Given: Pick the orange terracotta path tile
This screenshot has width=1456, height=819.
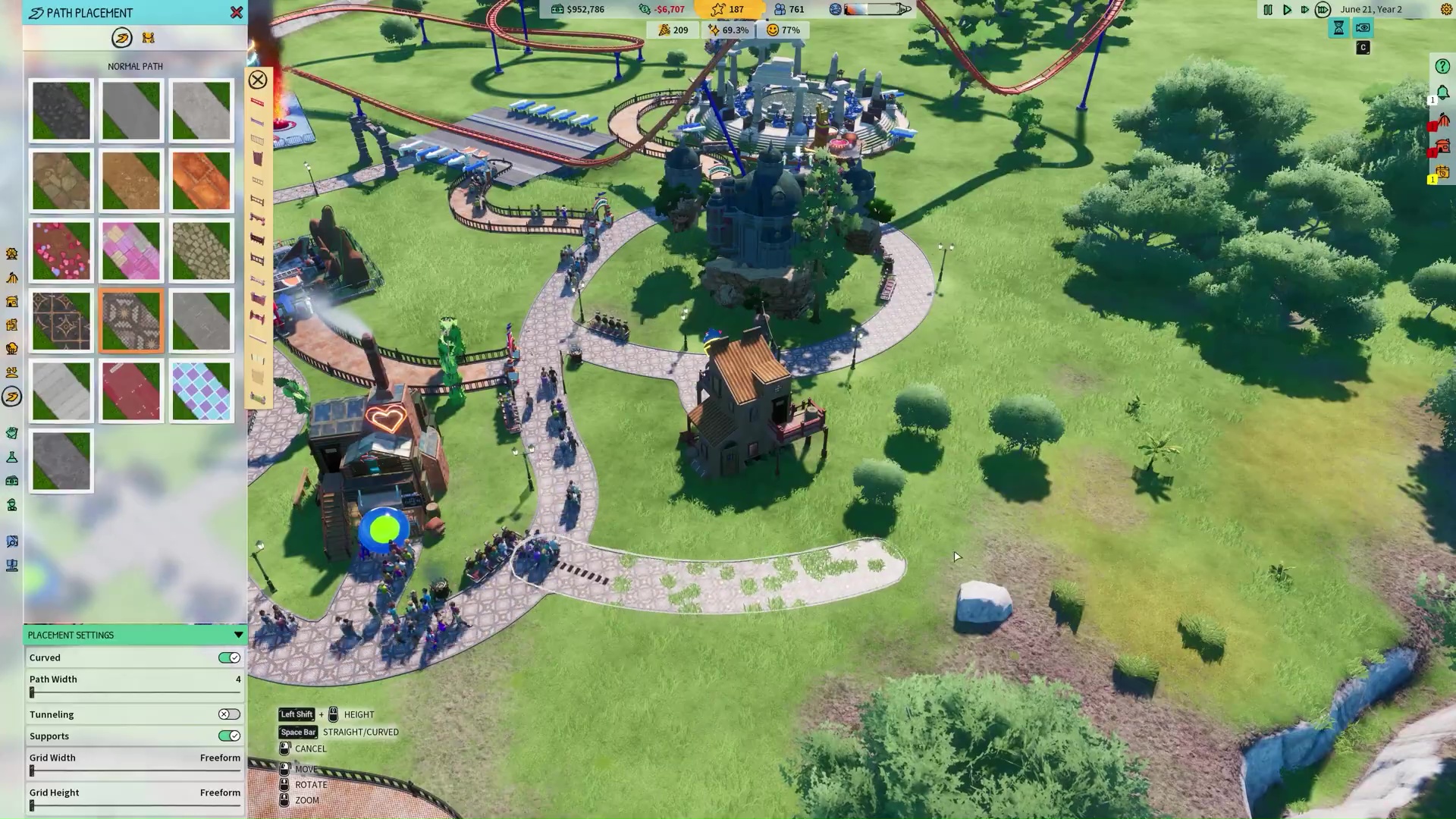Looking at the screenshot, I should point(201,180).
